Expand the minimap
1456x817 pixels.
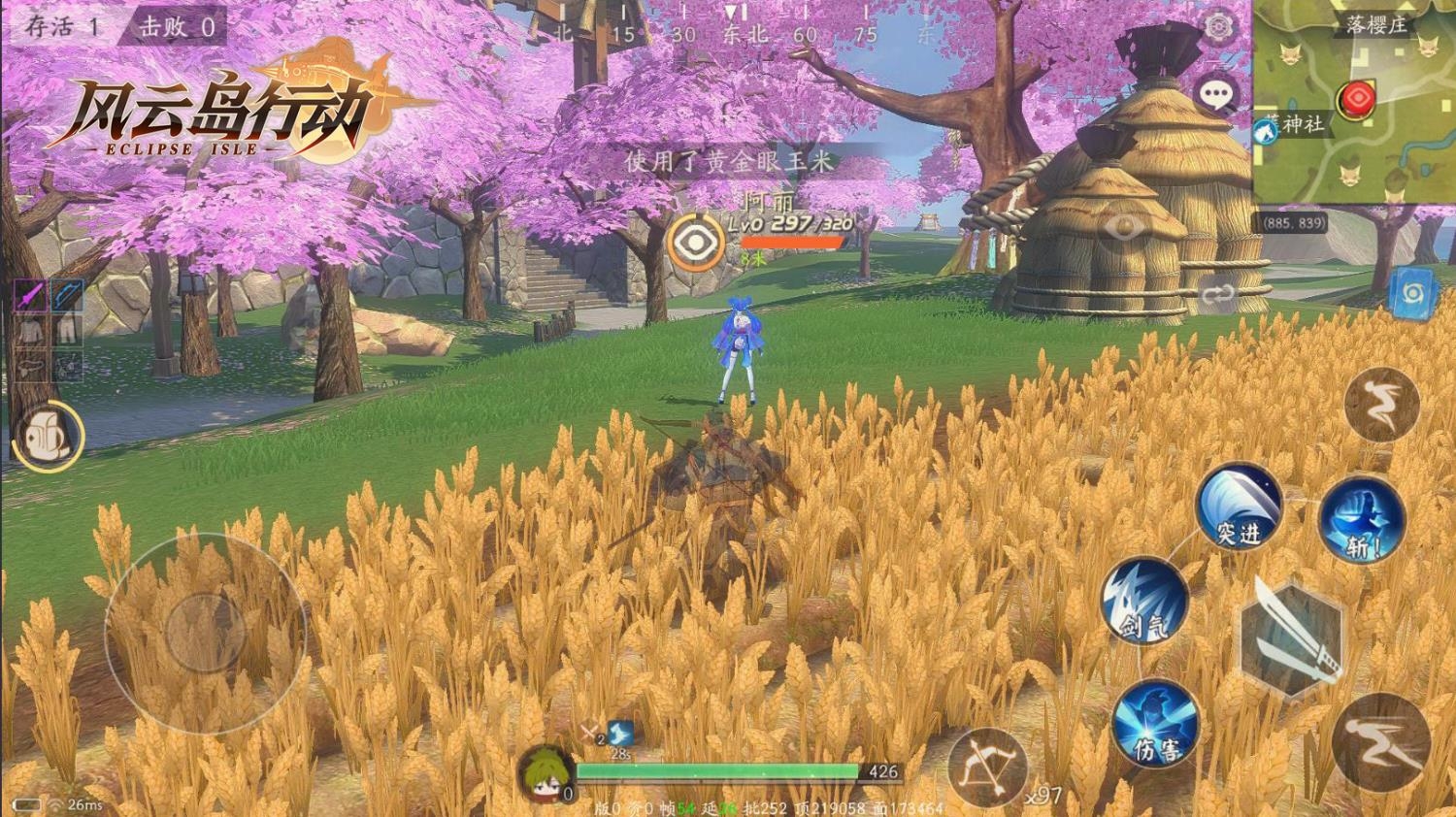(1354, 102)
